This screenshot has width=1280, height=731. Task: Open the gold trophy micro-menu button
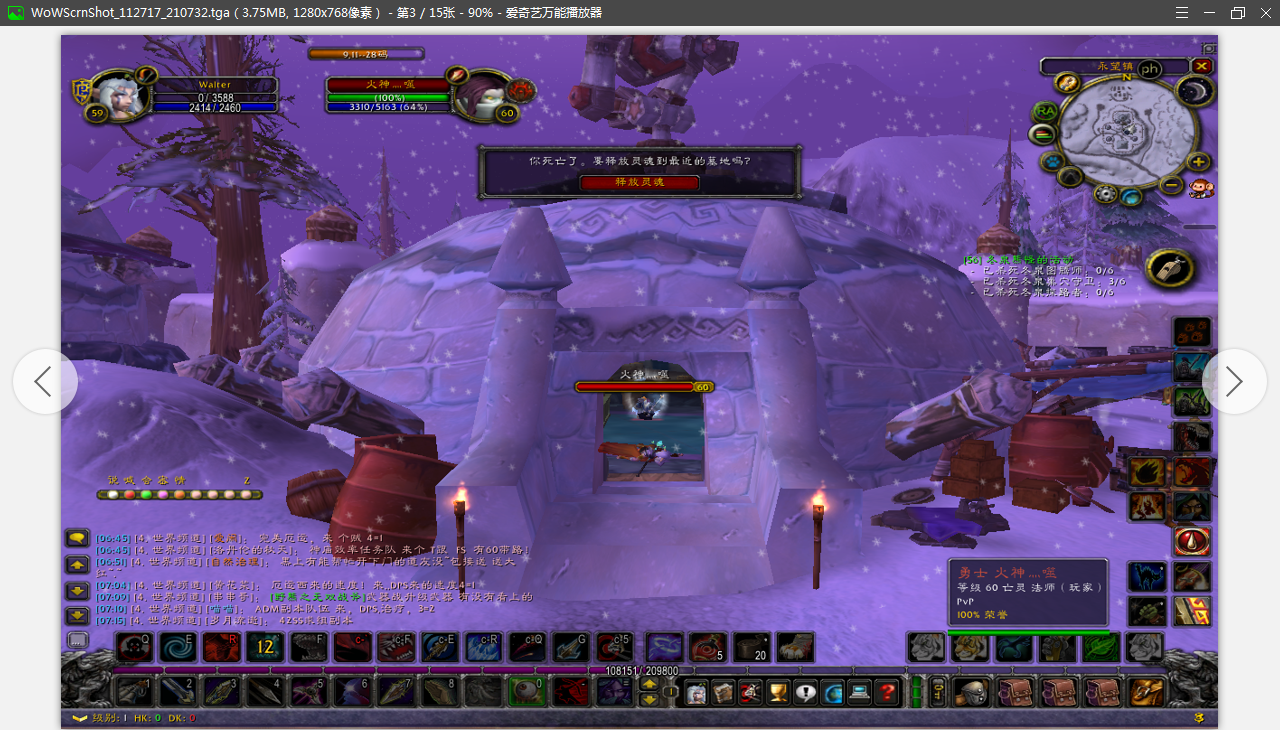tap(778, 691)
